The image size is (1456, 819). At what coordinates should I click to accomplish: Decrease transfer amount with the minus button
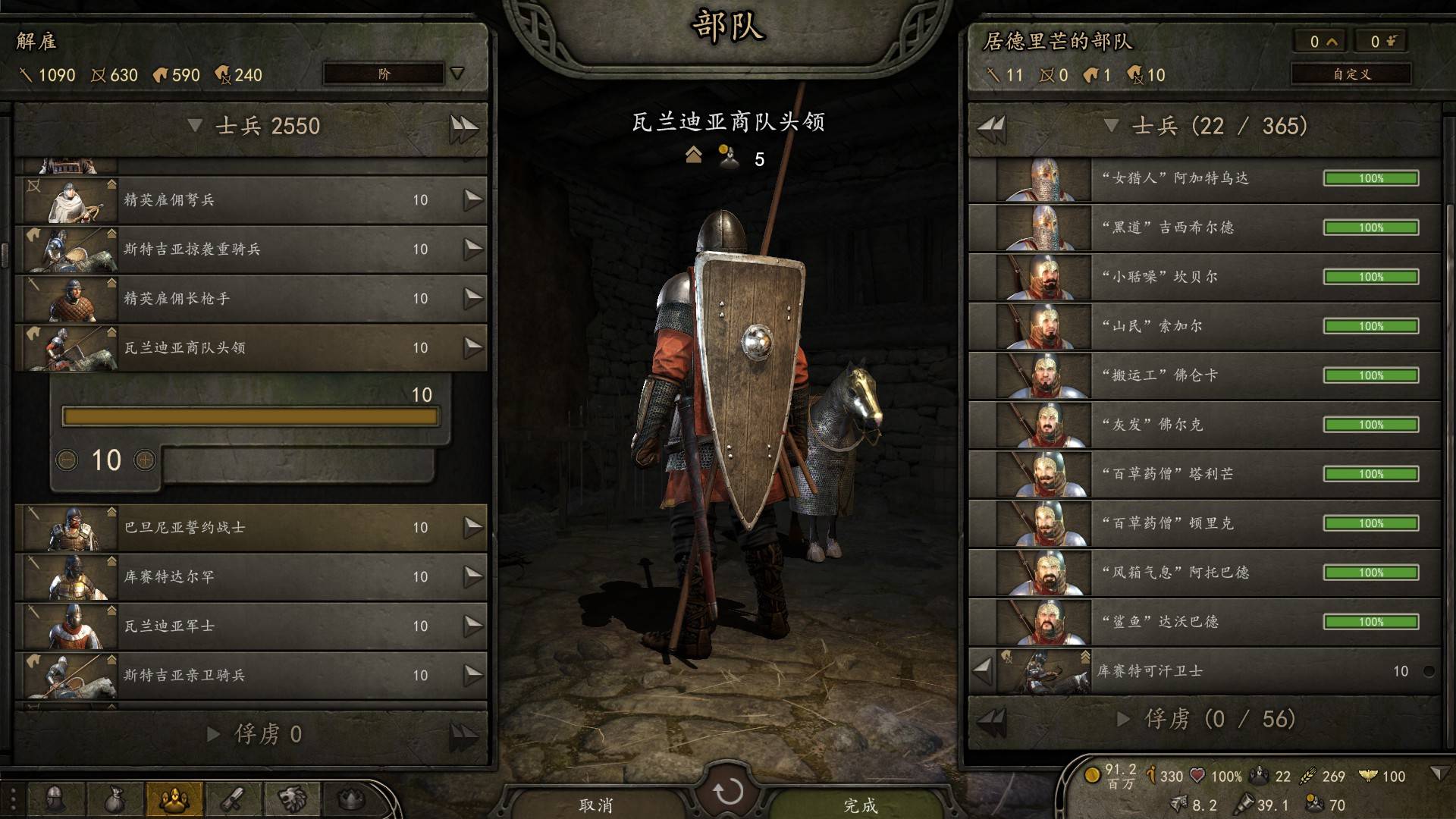67,460
